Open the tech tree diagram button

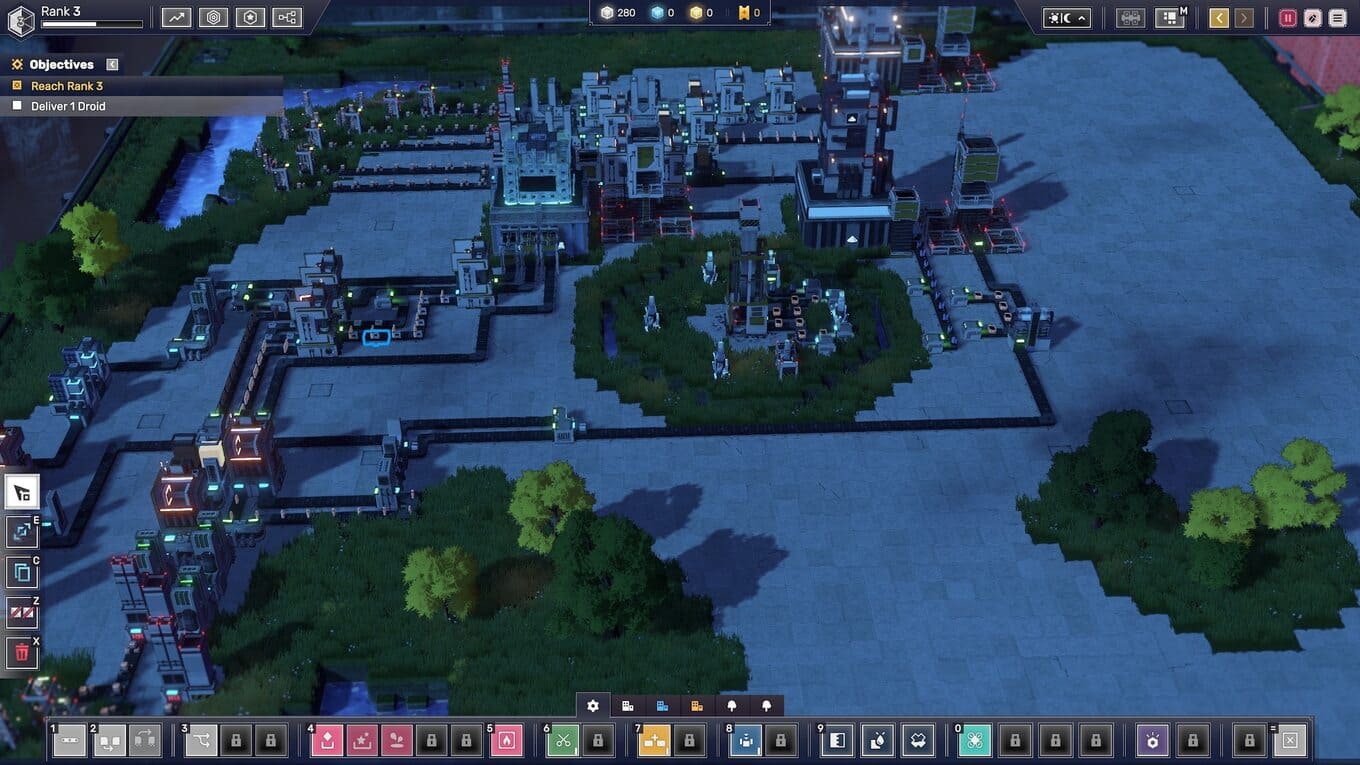click(287, 17)
